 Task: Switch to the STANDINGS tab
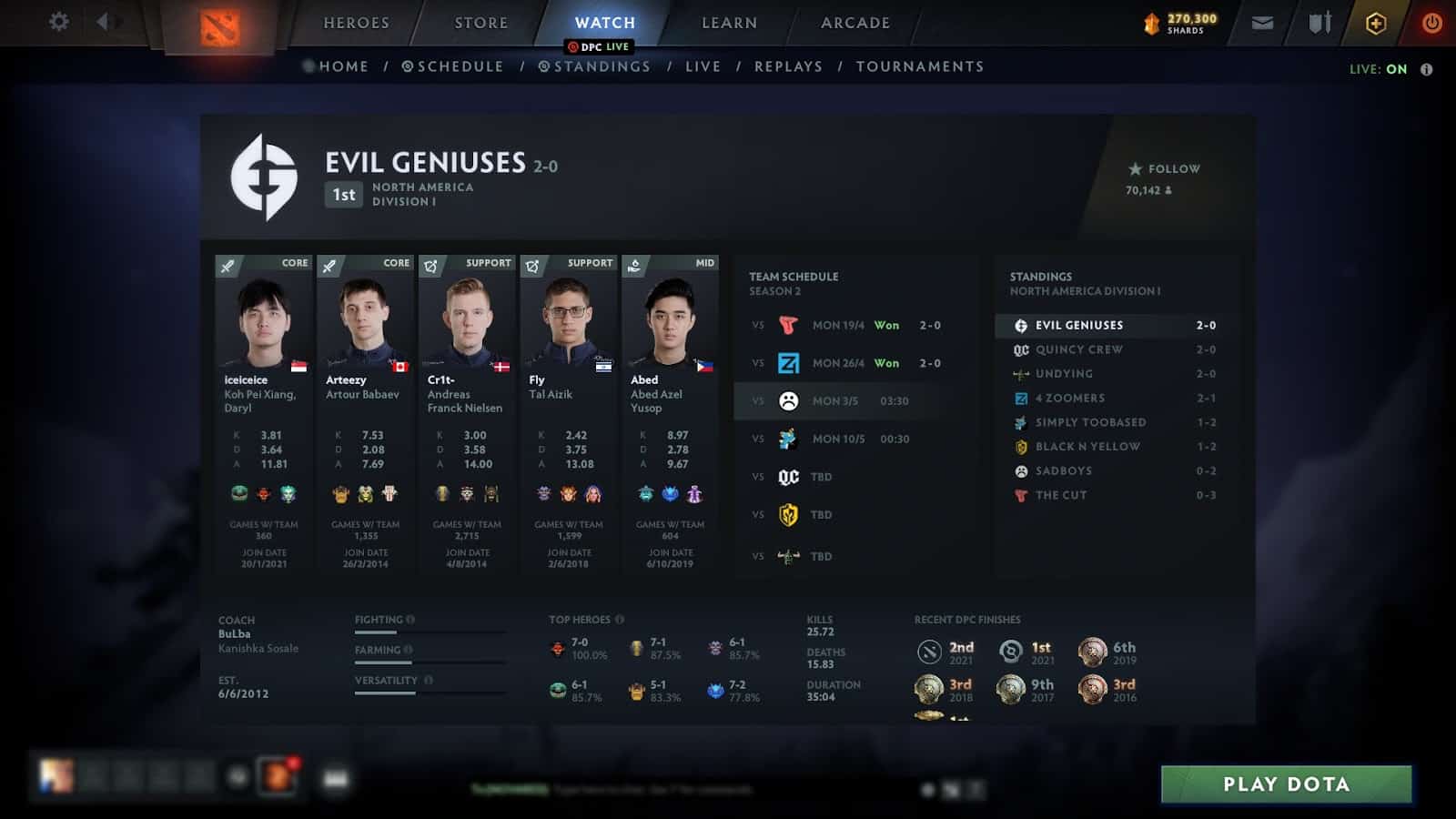(x=592, y=66)
